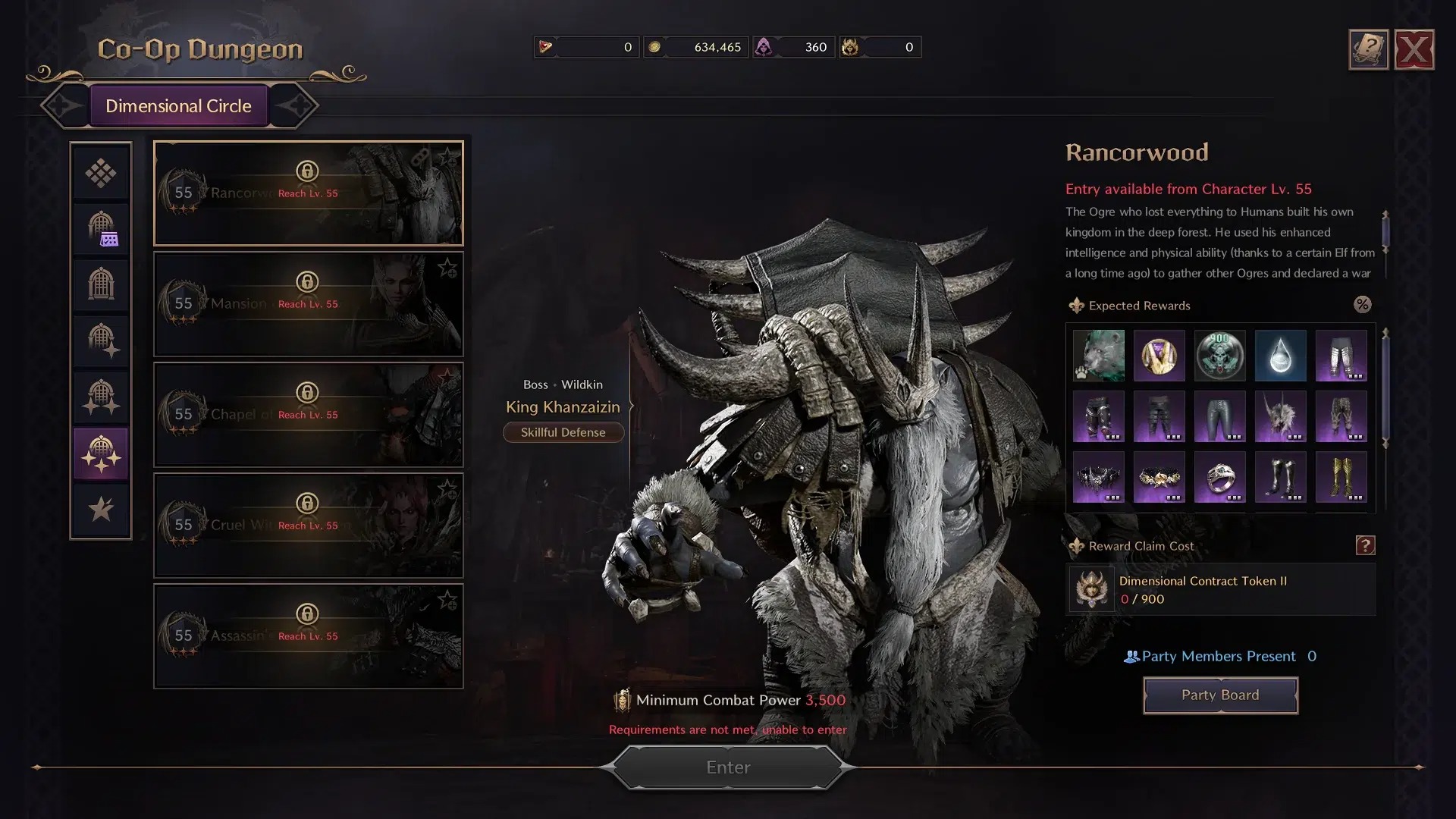
Task: Select the Assassin's dungeon entry
Action: tap(308, 636)
